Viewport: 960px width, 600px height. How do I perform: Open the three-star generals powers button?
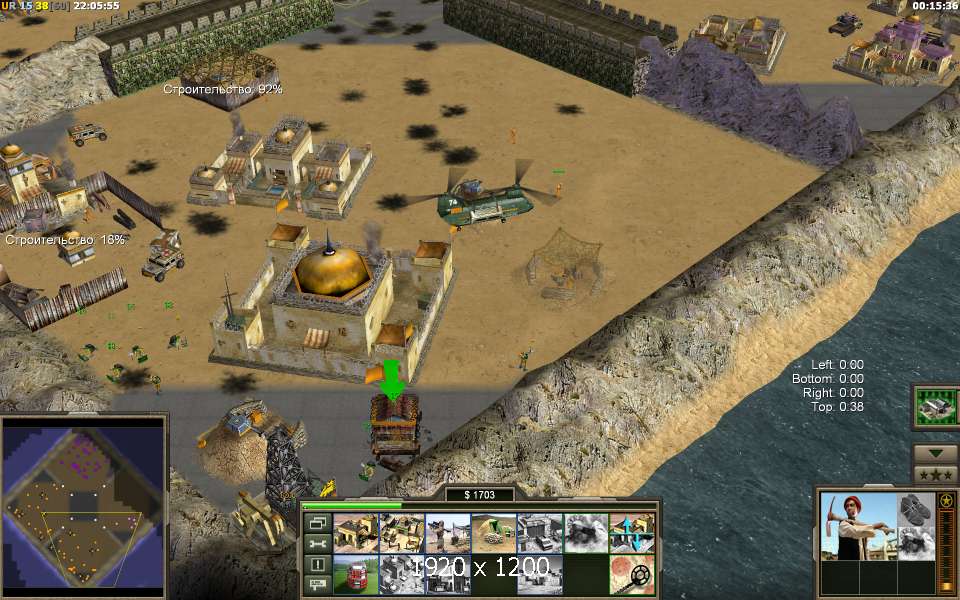(x=935, y=474)
